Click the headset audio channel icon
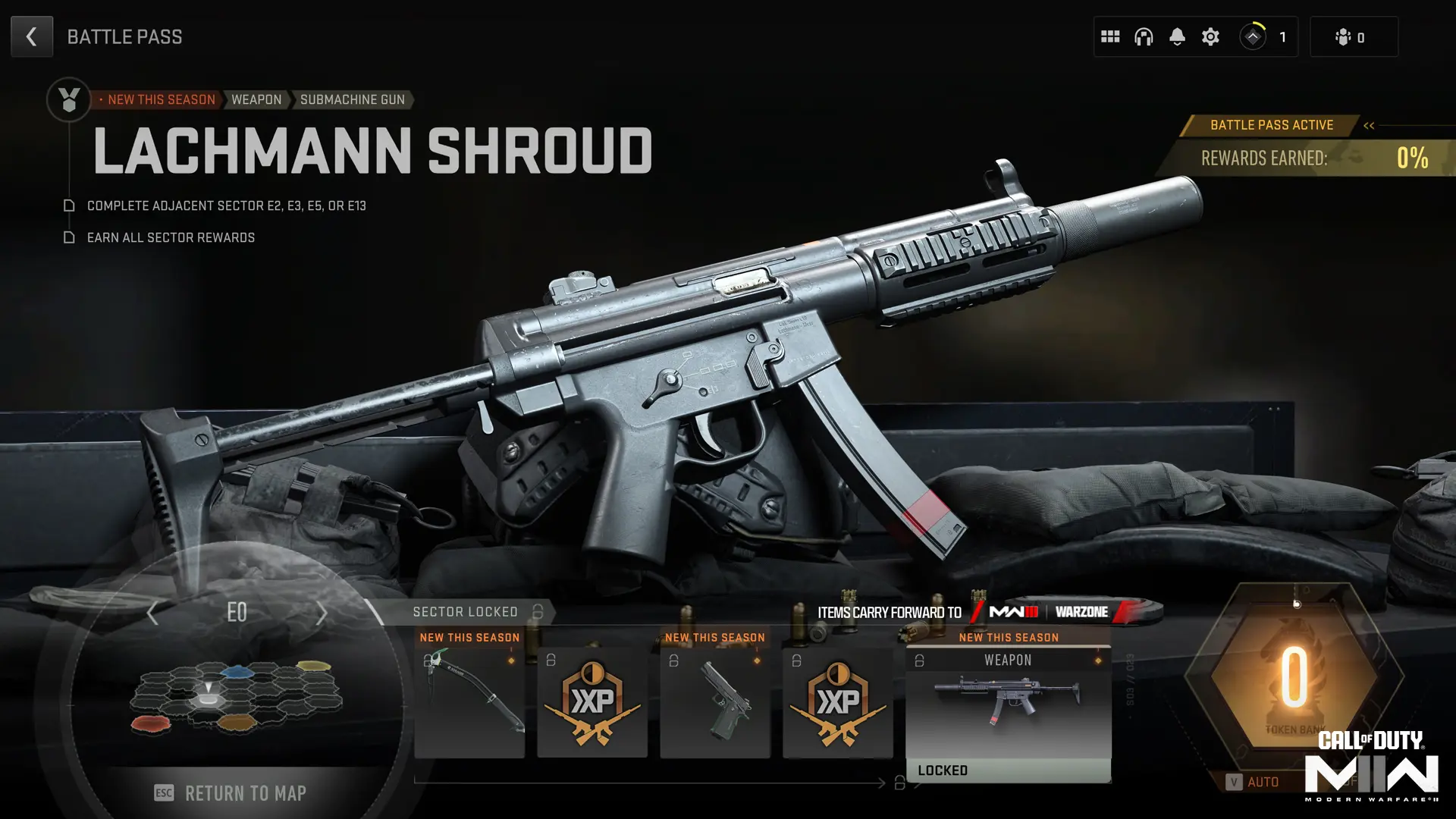Screen dimensions: 1456x819 (1144, 36)
